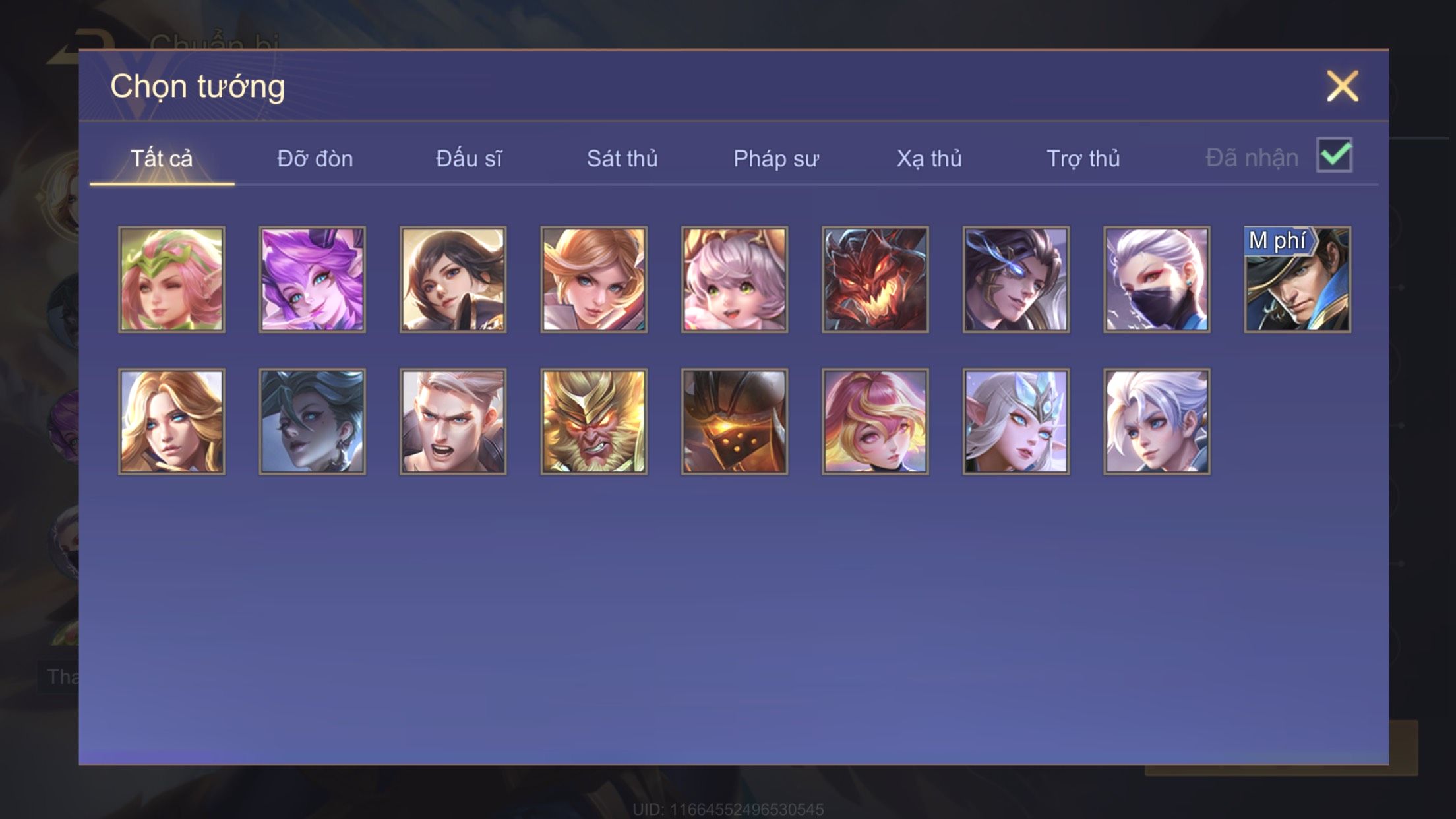Screen dimensions: 1456x819
Task: Select the pink-haired girl with green eyes
Action: [735, 280]
